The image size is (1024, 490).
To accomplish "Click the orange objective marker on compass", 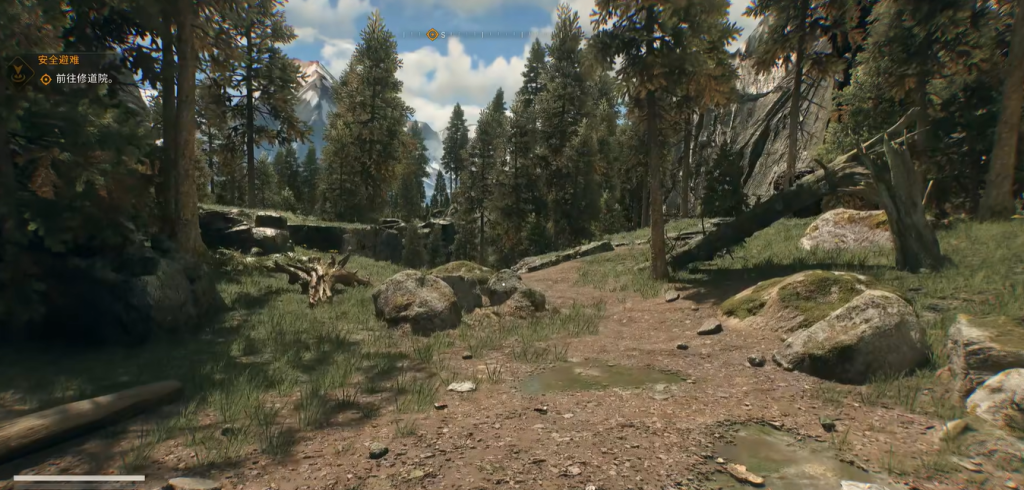I will click(432, 34).
